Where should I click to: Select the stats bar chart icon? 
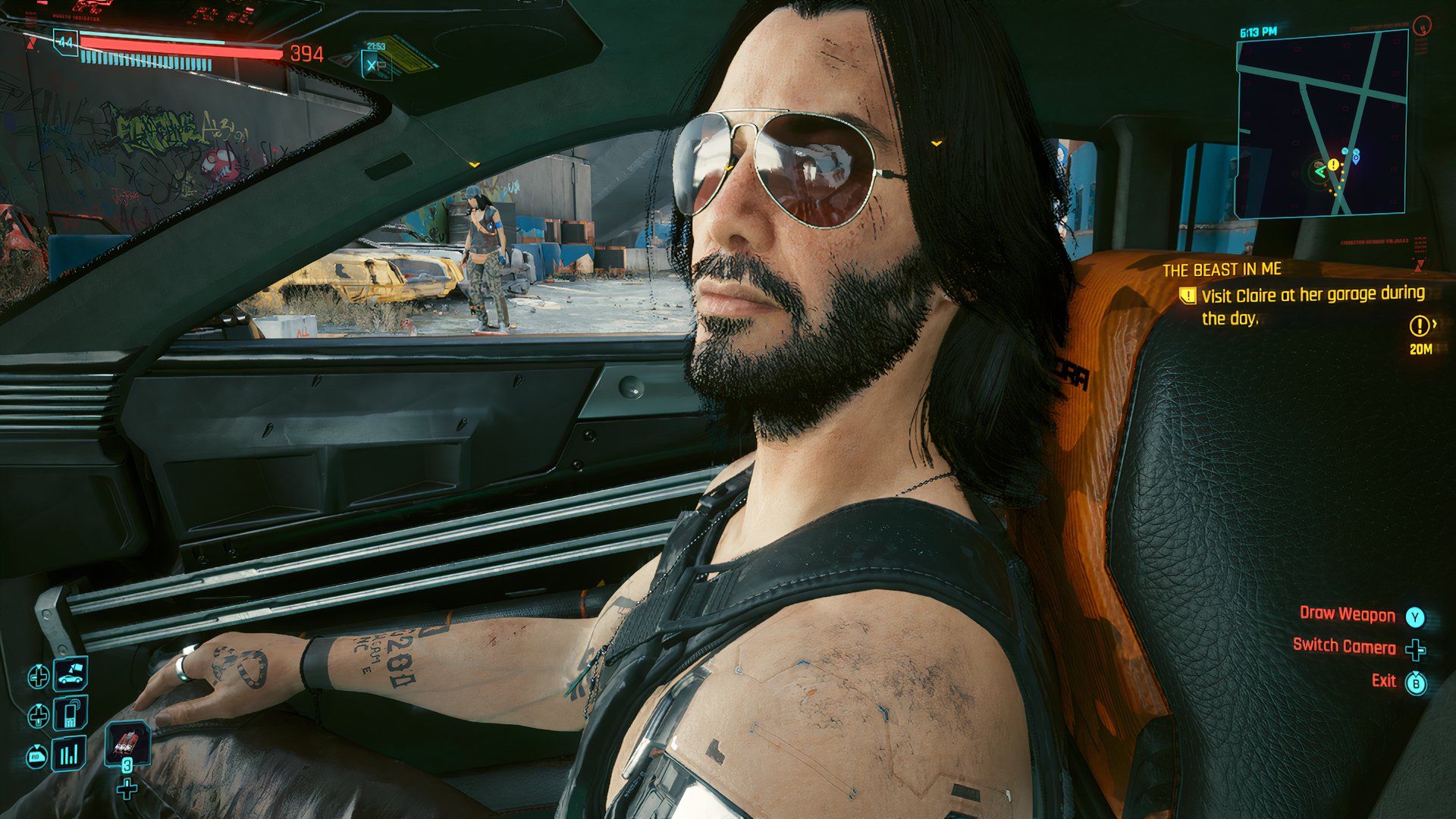point(69,754)
